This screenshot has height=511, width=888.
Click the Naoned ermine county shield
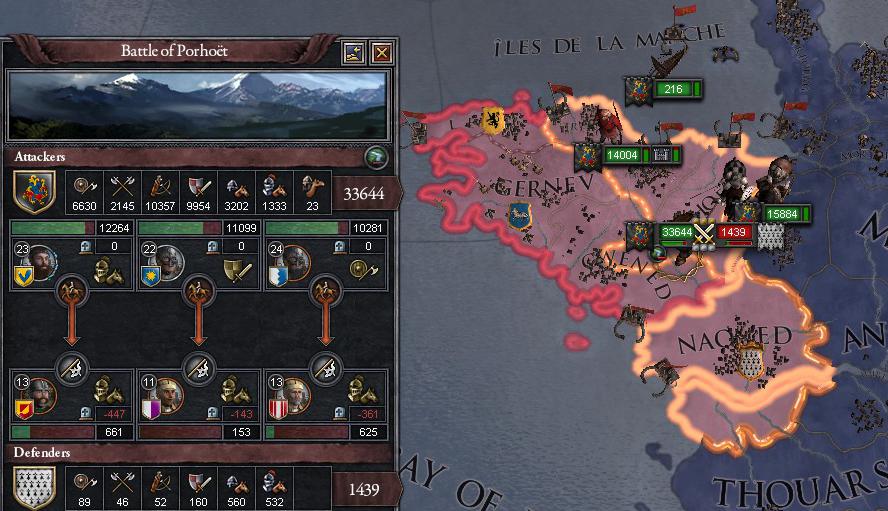[x=750, y=359]
